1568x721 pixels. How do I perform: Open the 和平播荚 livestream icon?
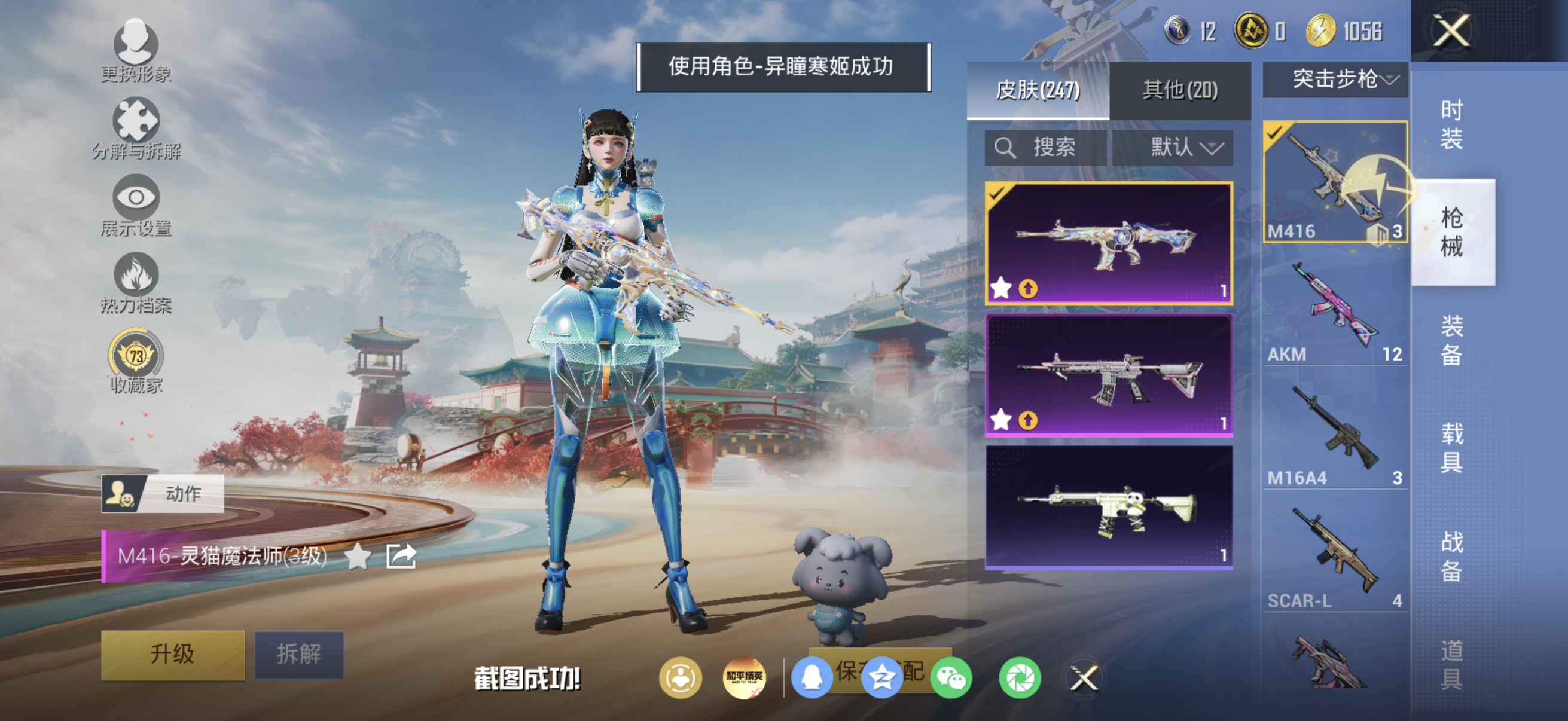pos(745,679)
